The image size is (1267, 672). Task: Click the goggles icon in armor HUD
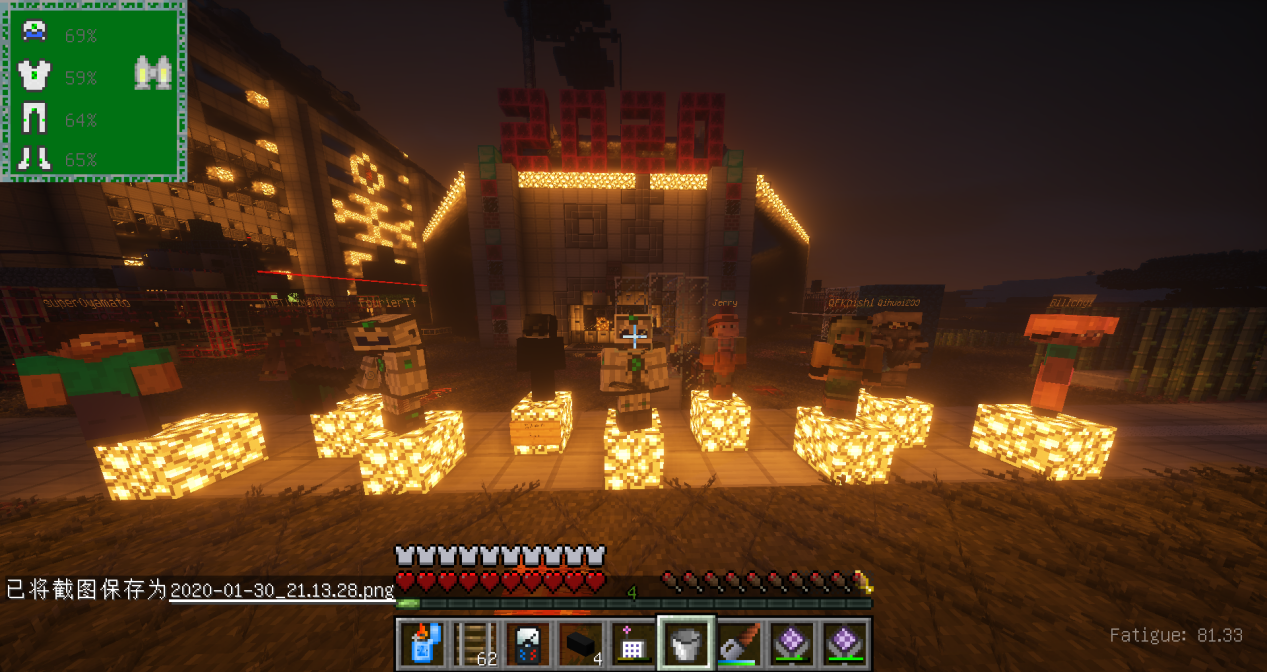tap(153, 73)
